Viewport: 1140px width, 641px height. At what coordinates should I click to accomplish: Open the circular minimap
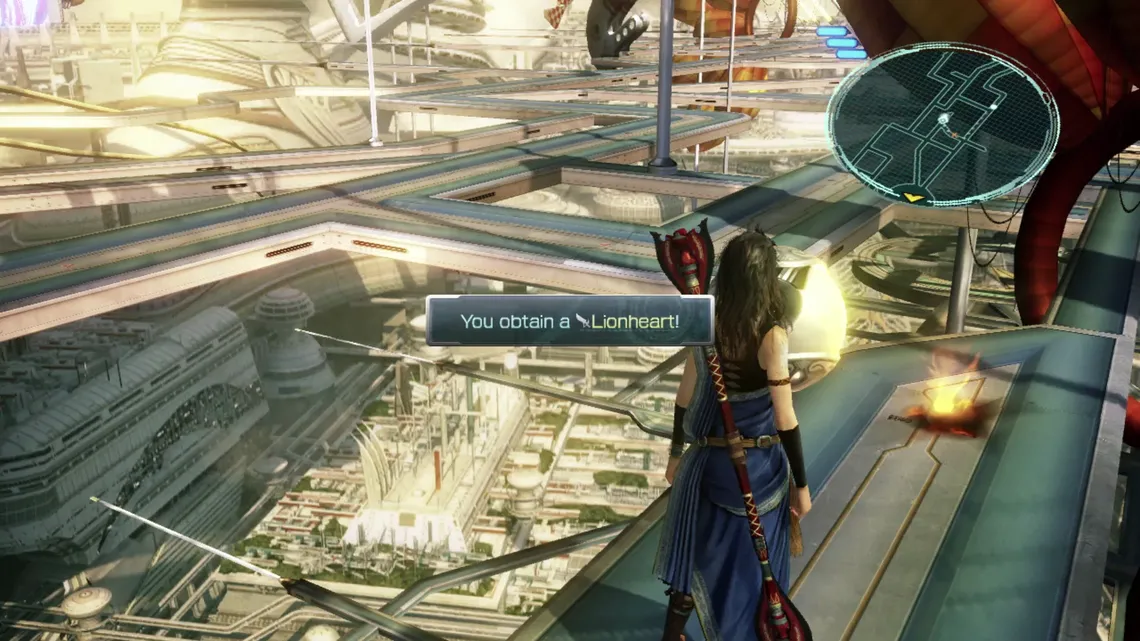pyautogui.click(x=942, y=123)
